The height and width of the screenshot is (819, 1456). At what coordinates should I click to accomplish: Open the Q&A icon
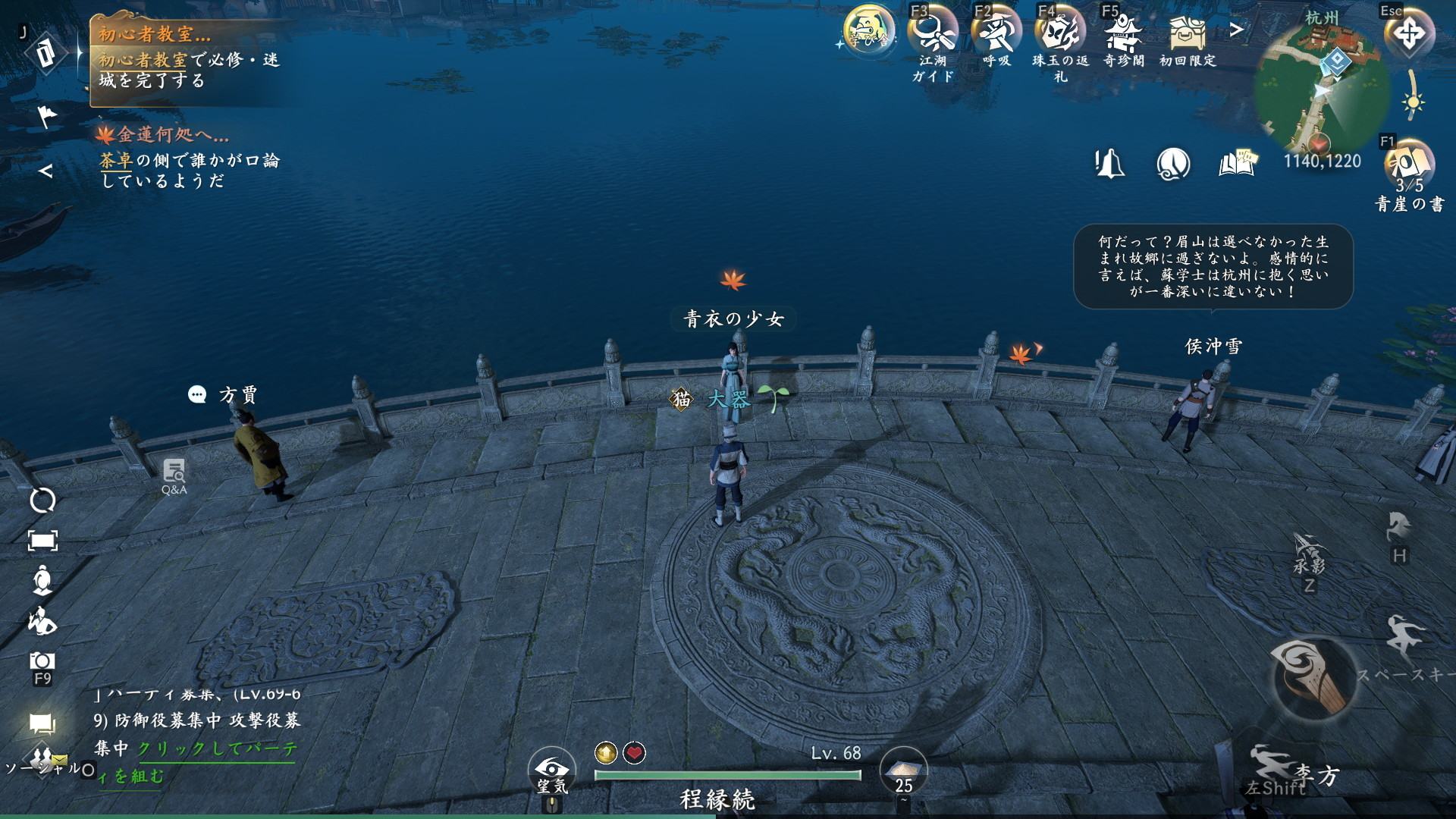[174, 475]
